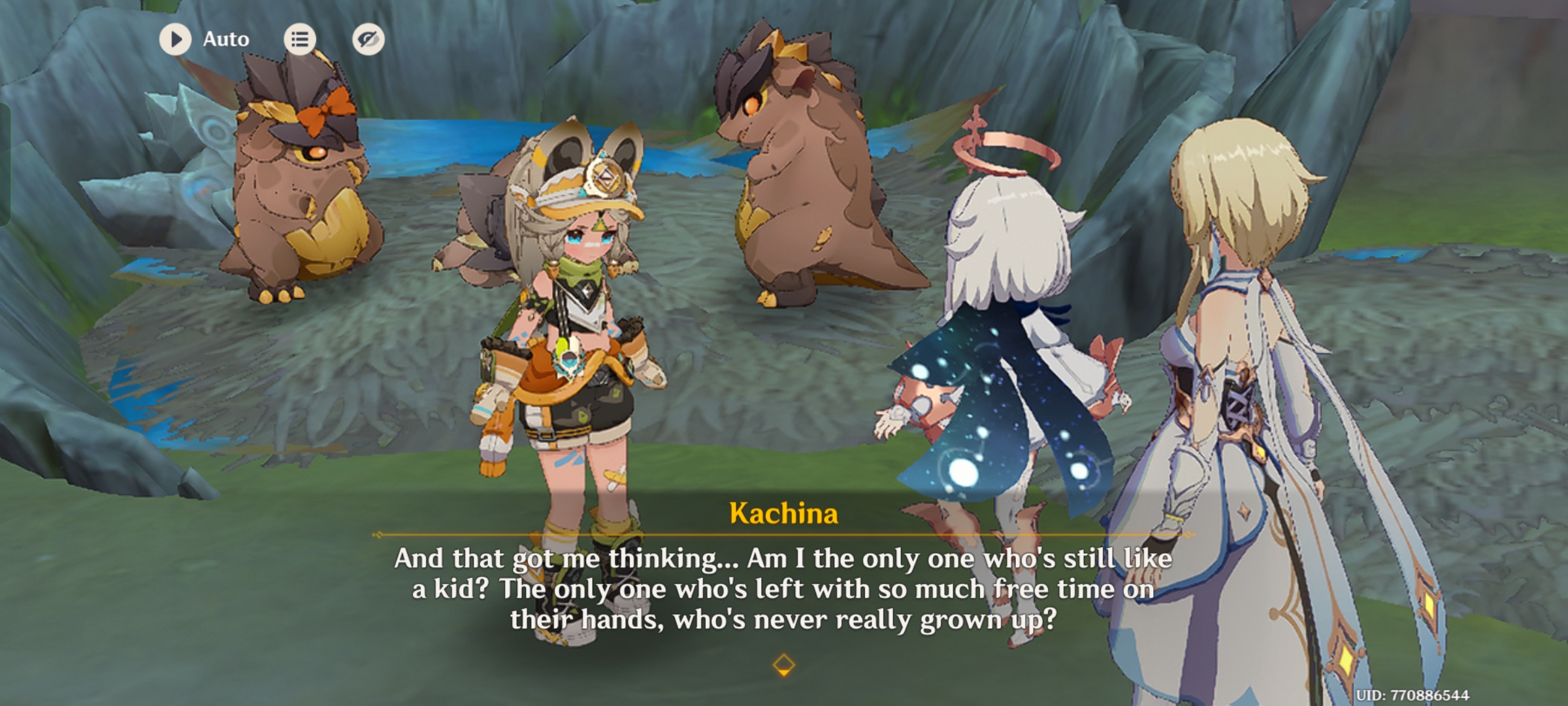Click the Auto text label
Image resolution: width=1568 pixels, height=706 pixels.
pos(225,39)
